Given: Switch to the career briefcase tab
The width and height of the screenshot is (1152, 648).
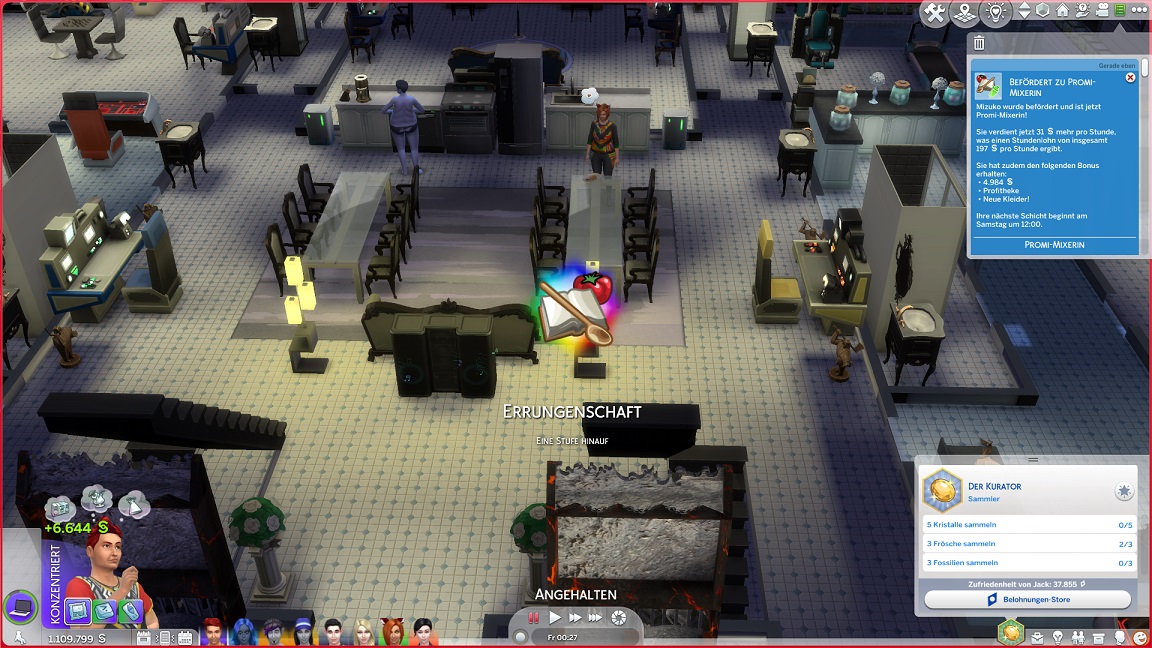Looking at the screenshot, I should point(1038,637).
